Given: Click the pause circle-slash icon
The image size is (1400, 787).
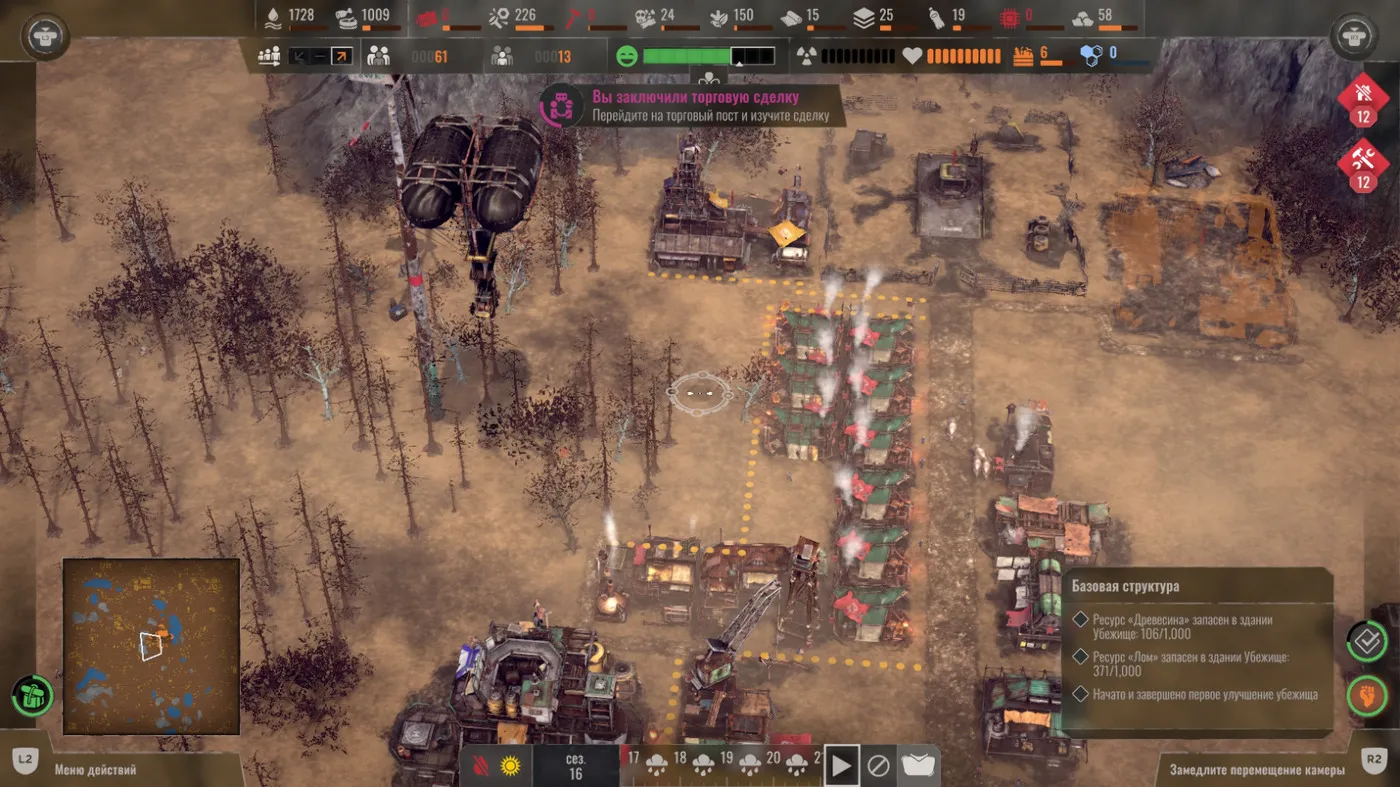Looking at the screenshot, I should (878, 766).
